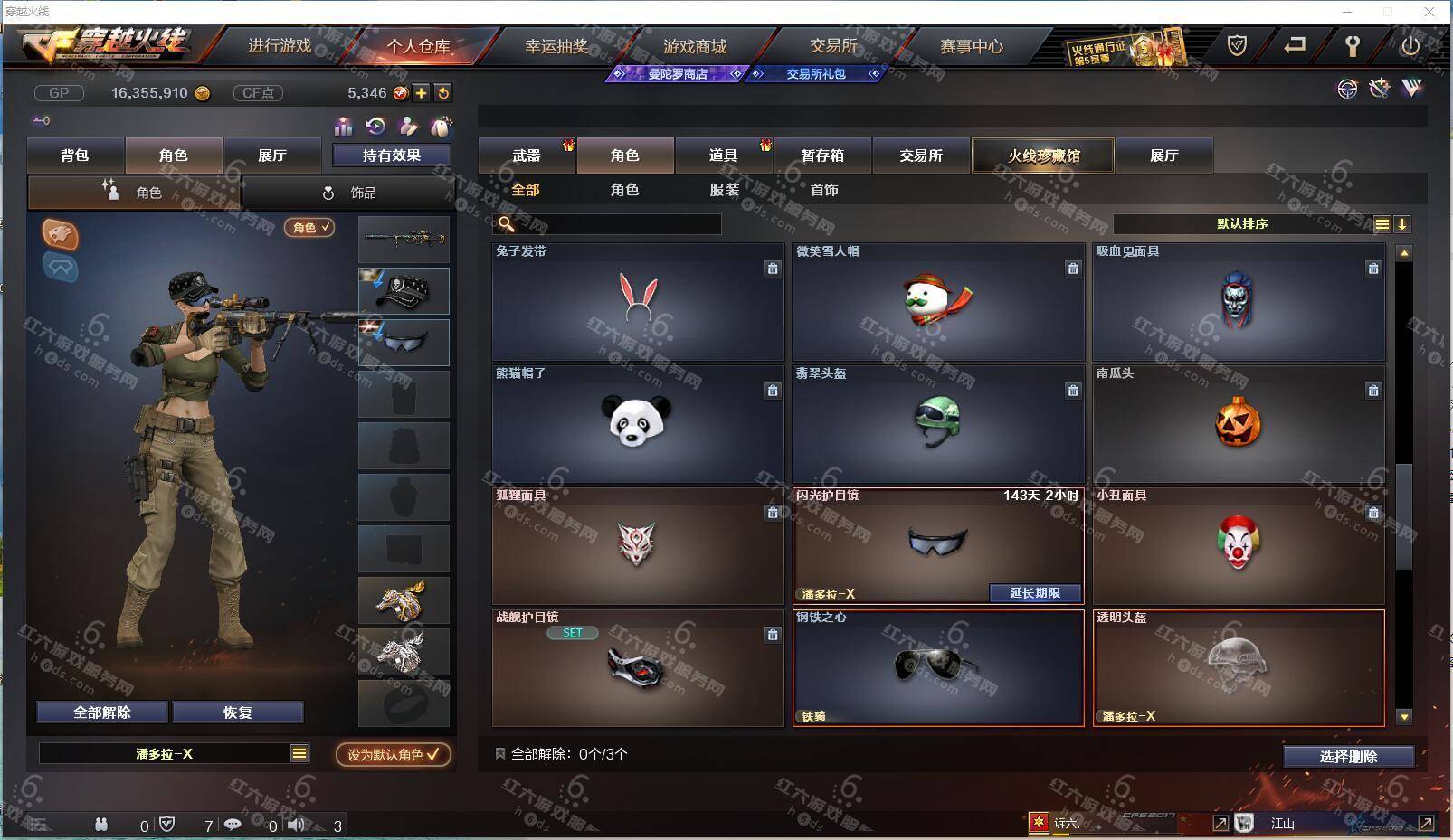This screenshot has height=840, width=1453.
Task: Filter items by 首饰 category
Action: pyautogui.click(x=824, y=190)
